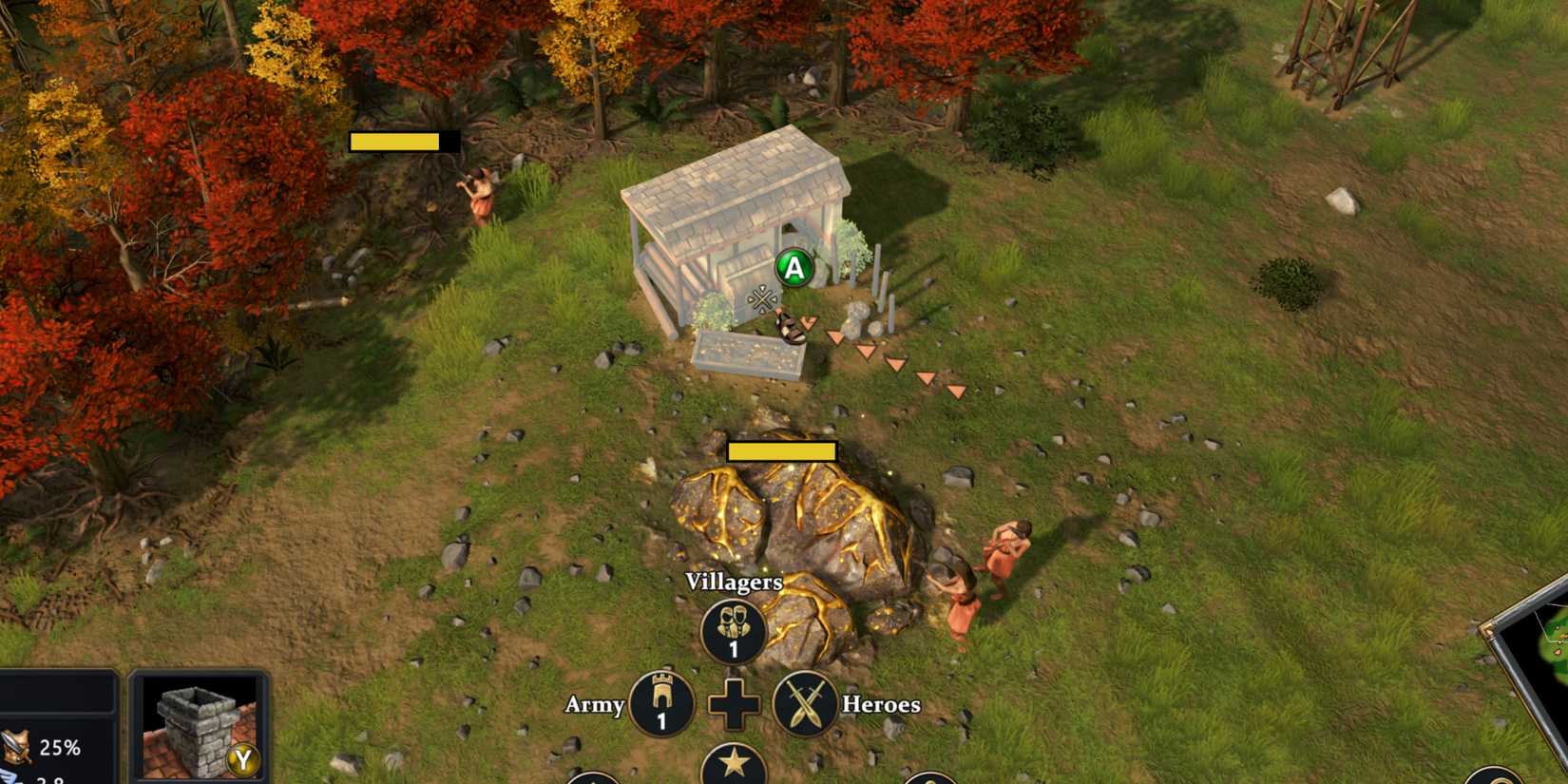Click the health bar above the gold mine

click(781, 451)
